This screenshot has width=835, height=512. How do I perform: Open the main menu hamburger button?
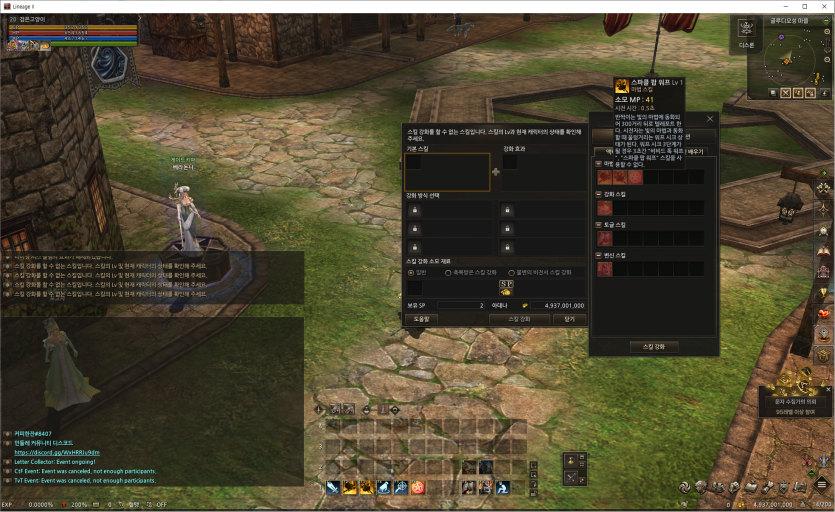point(822,485)
